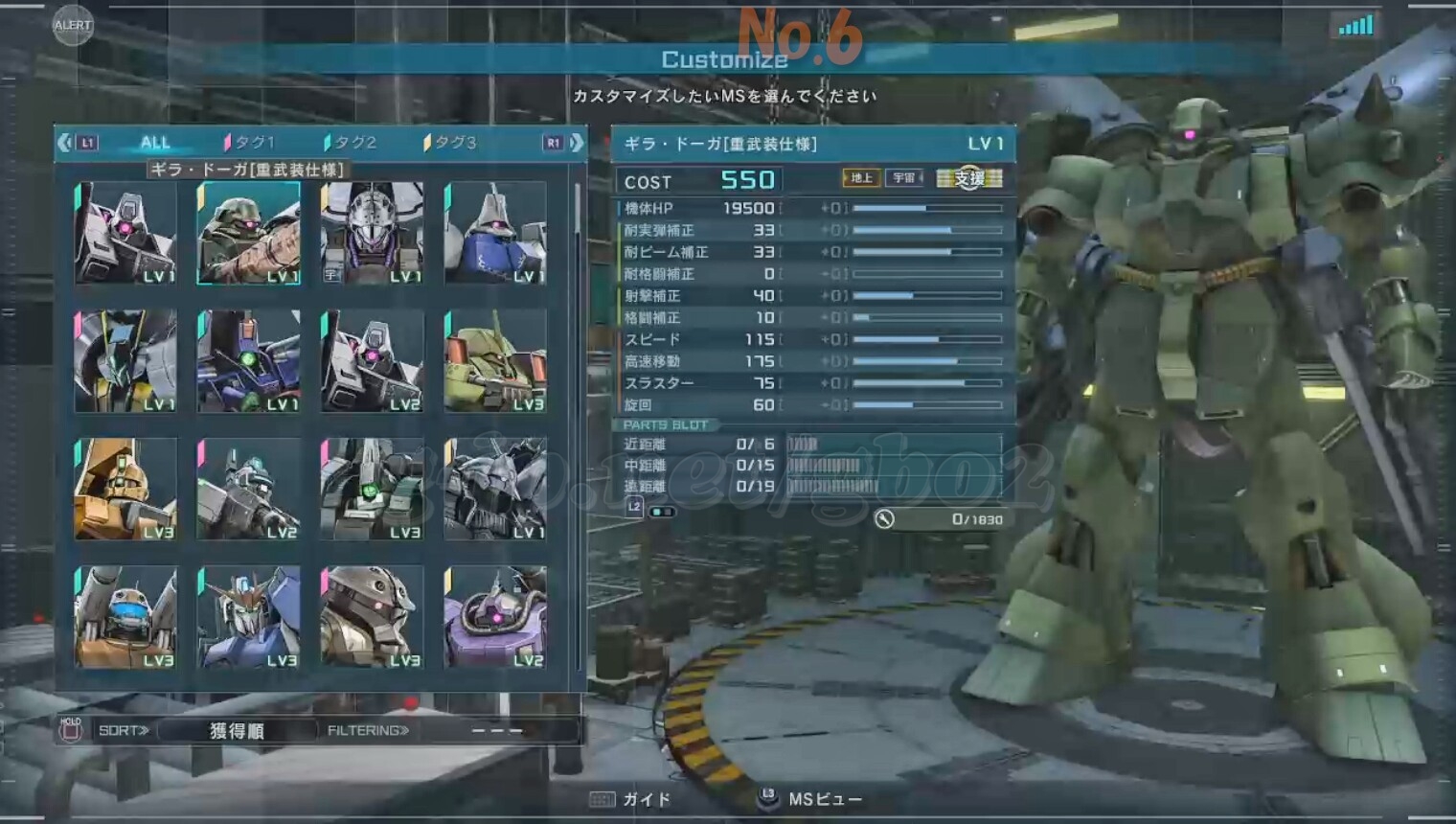Choose the white-helmeted suit with purple chest
Image resolution: width=1456 pixels, height=824 pixels.
coord(372,233)
